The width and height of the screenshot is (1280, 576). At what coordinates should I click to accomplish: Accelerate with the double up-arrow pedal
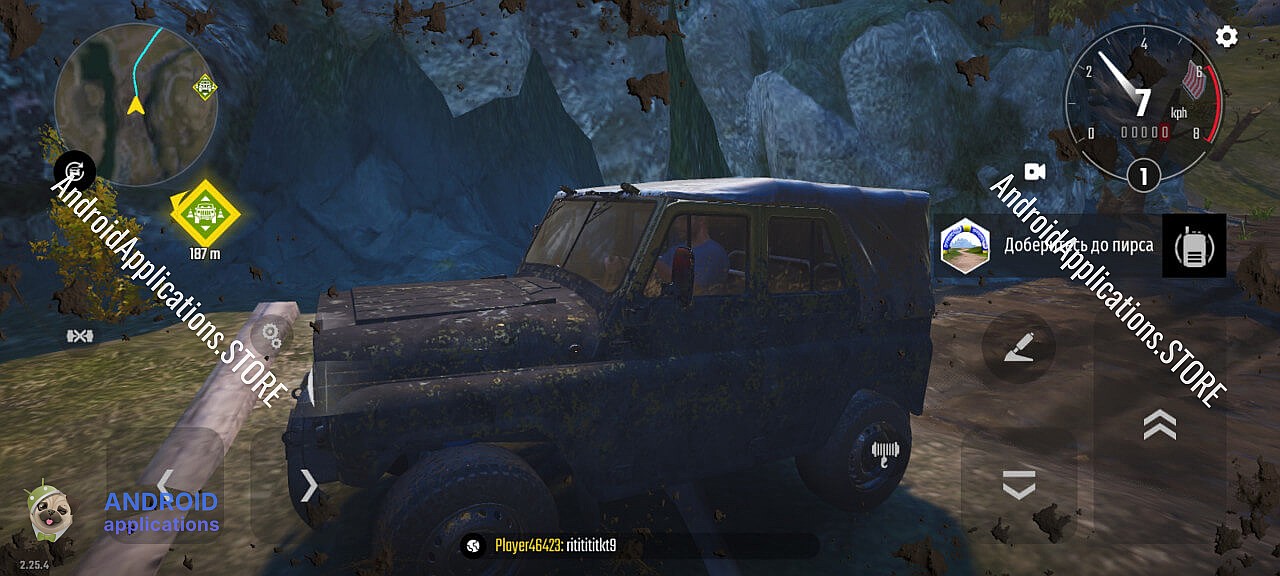click(x=1159, y=425)
